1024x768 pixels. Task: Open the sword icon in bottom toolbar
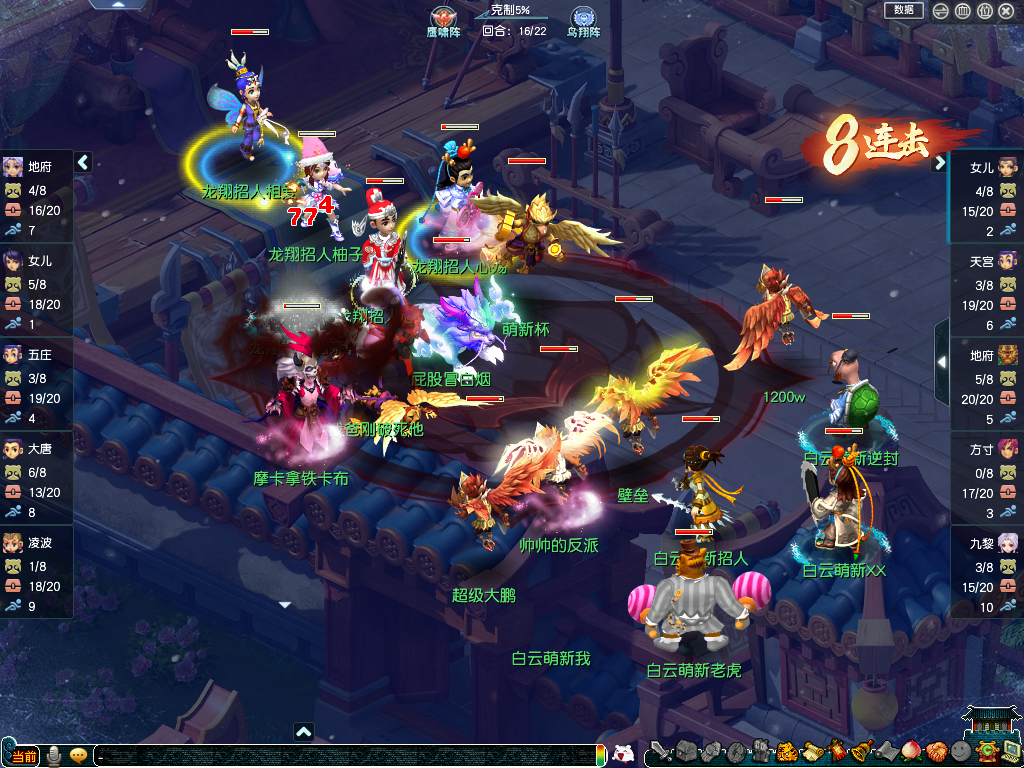[x=660, y=751]
